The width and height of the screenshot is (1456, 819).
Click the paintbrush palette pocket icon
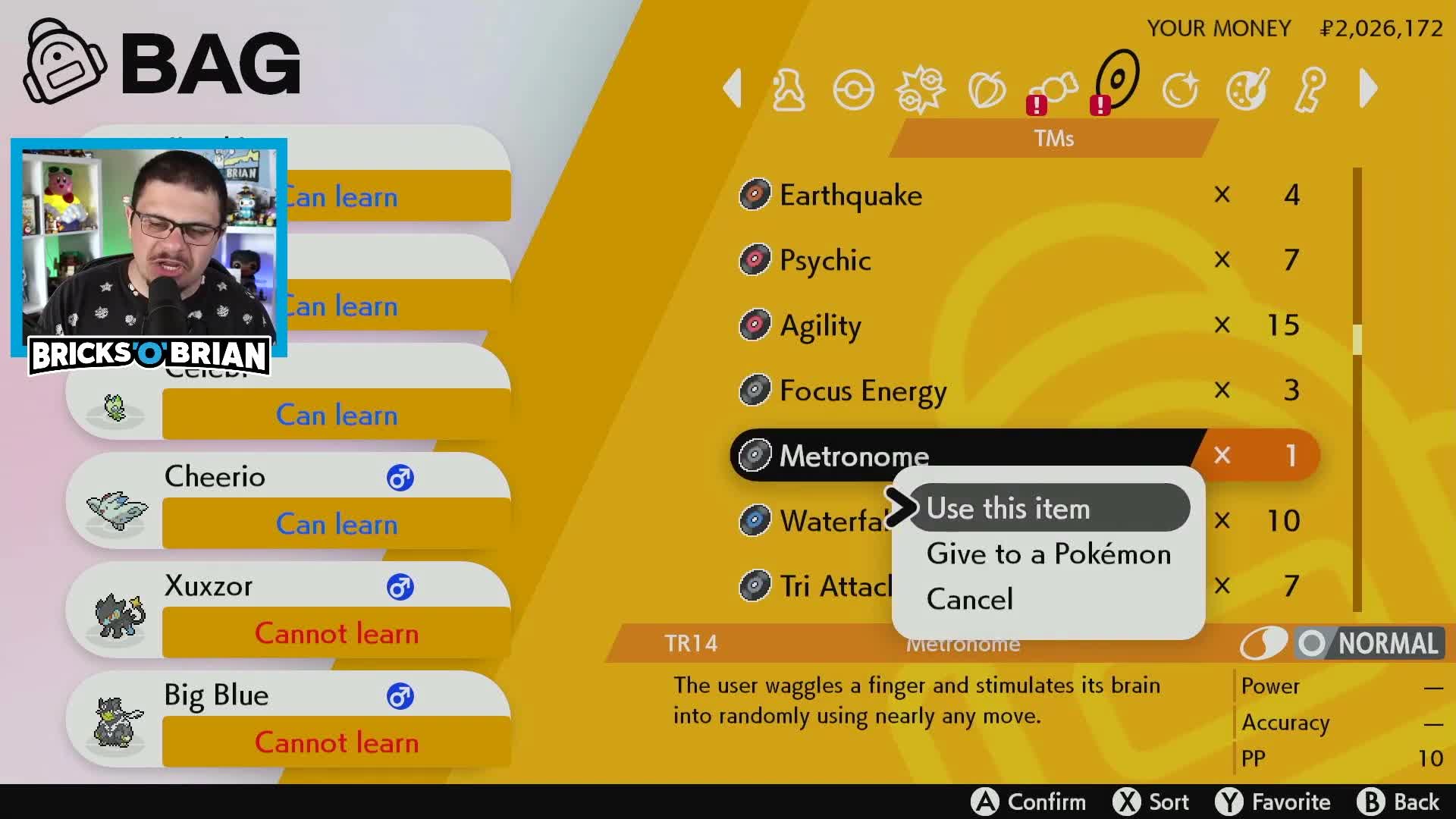(1246, 89)
